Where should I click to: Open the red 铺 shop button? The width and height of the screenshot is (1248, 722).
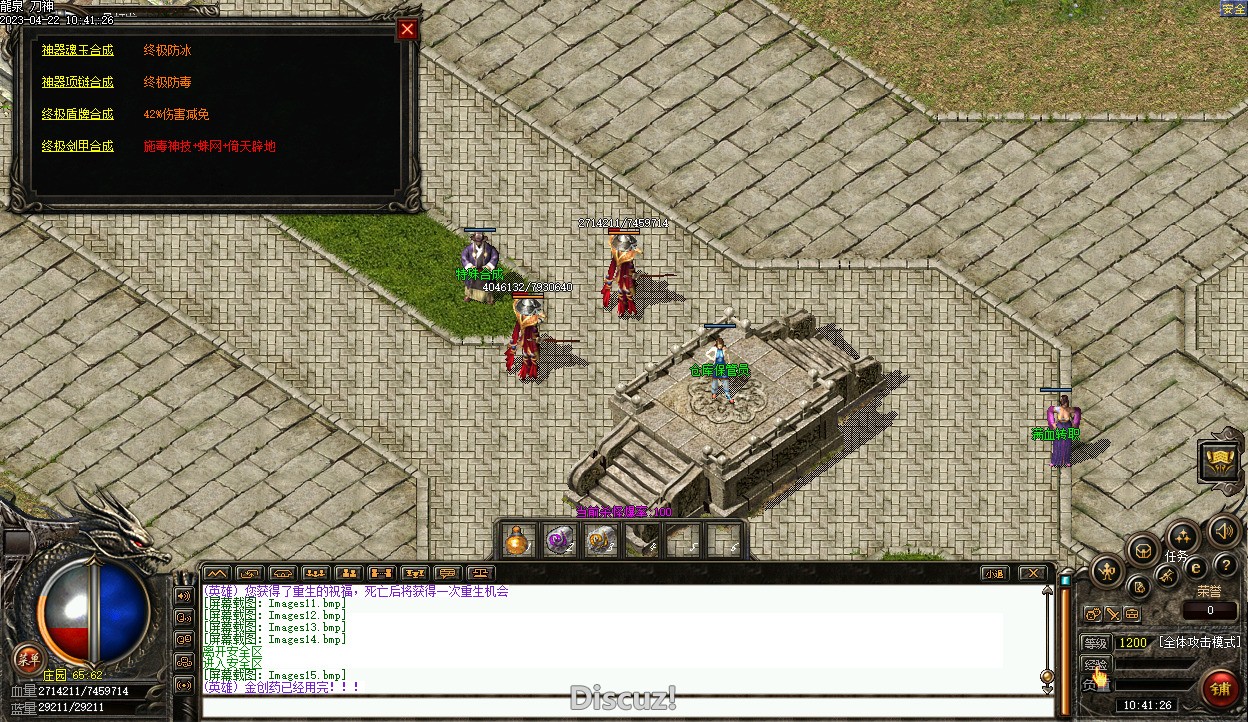coord(1220,689)
